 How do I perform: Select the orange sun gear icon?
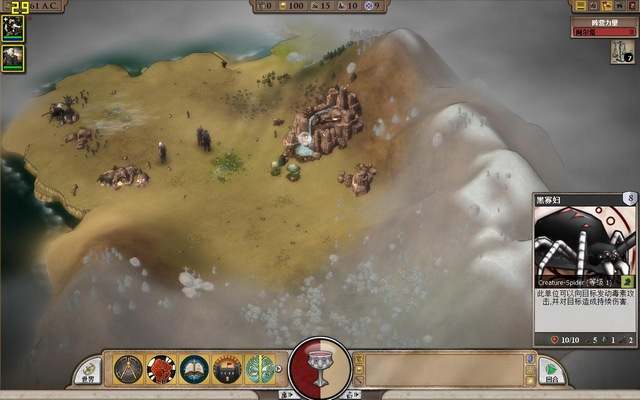click(227, 369)
